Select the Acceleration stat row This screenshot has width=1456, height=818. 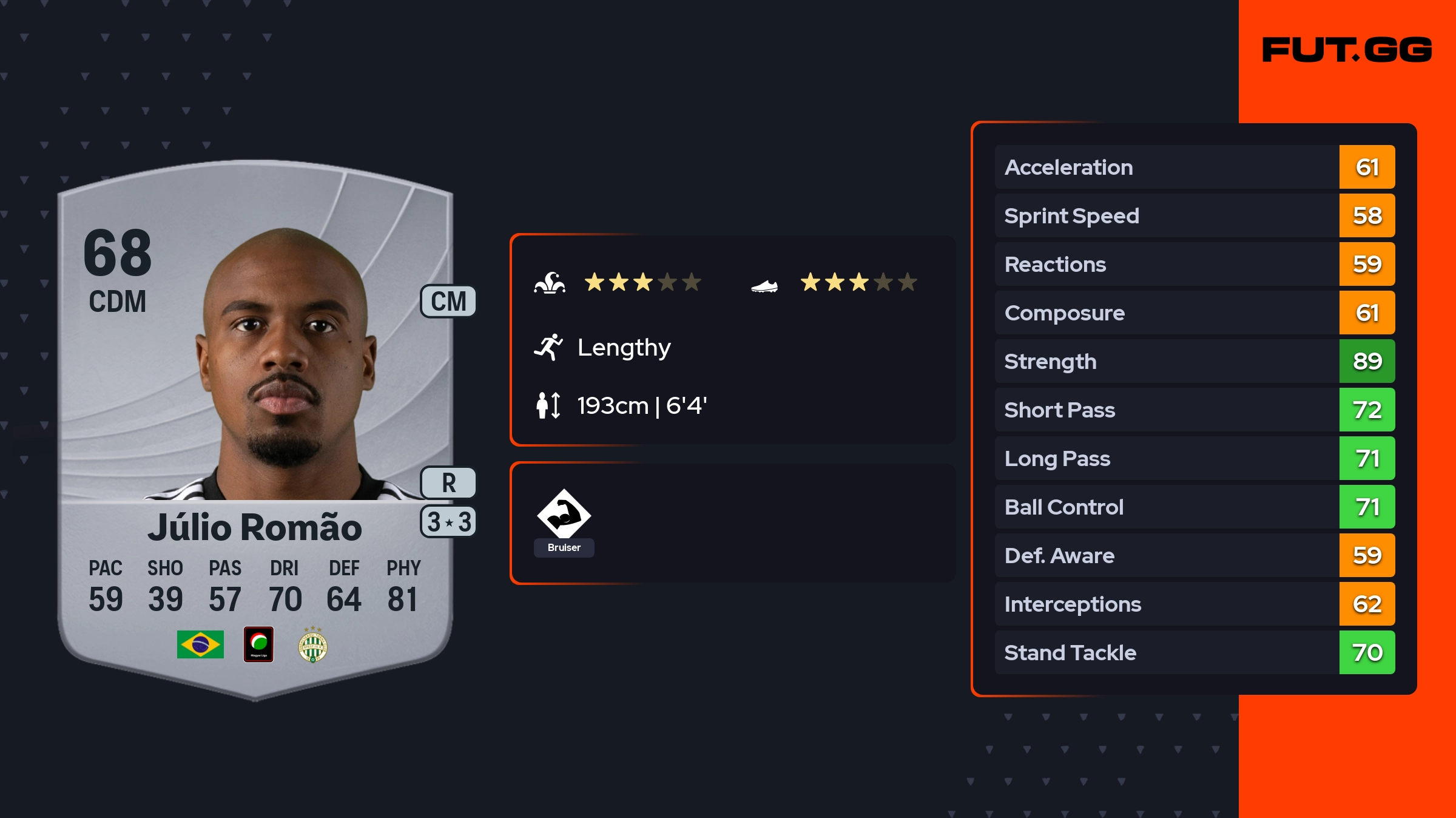coord(1194,167)
